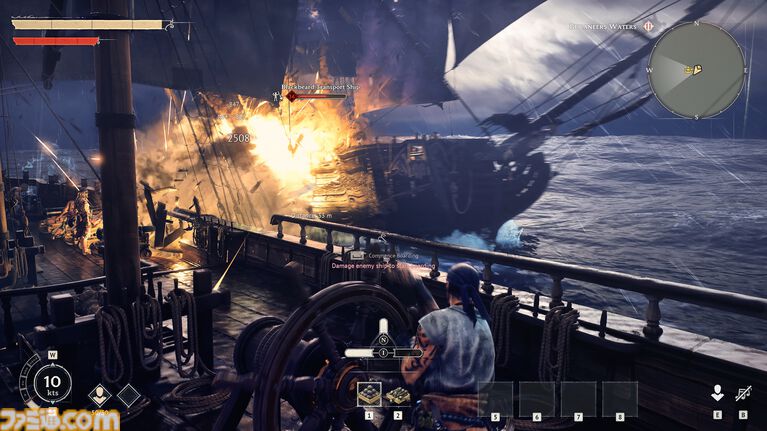
Task: Select the empty diamond slot beside crew icon
Action: click(x=128, y=396)
